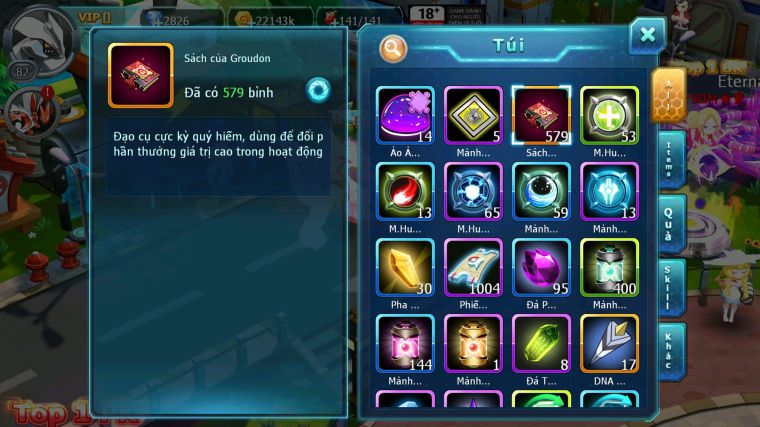Switch to the Quà tab
This screenshot has height=427, width=760.
[669, 223]
